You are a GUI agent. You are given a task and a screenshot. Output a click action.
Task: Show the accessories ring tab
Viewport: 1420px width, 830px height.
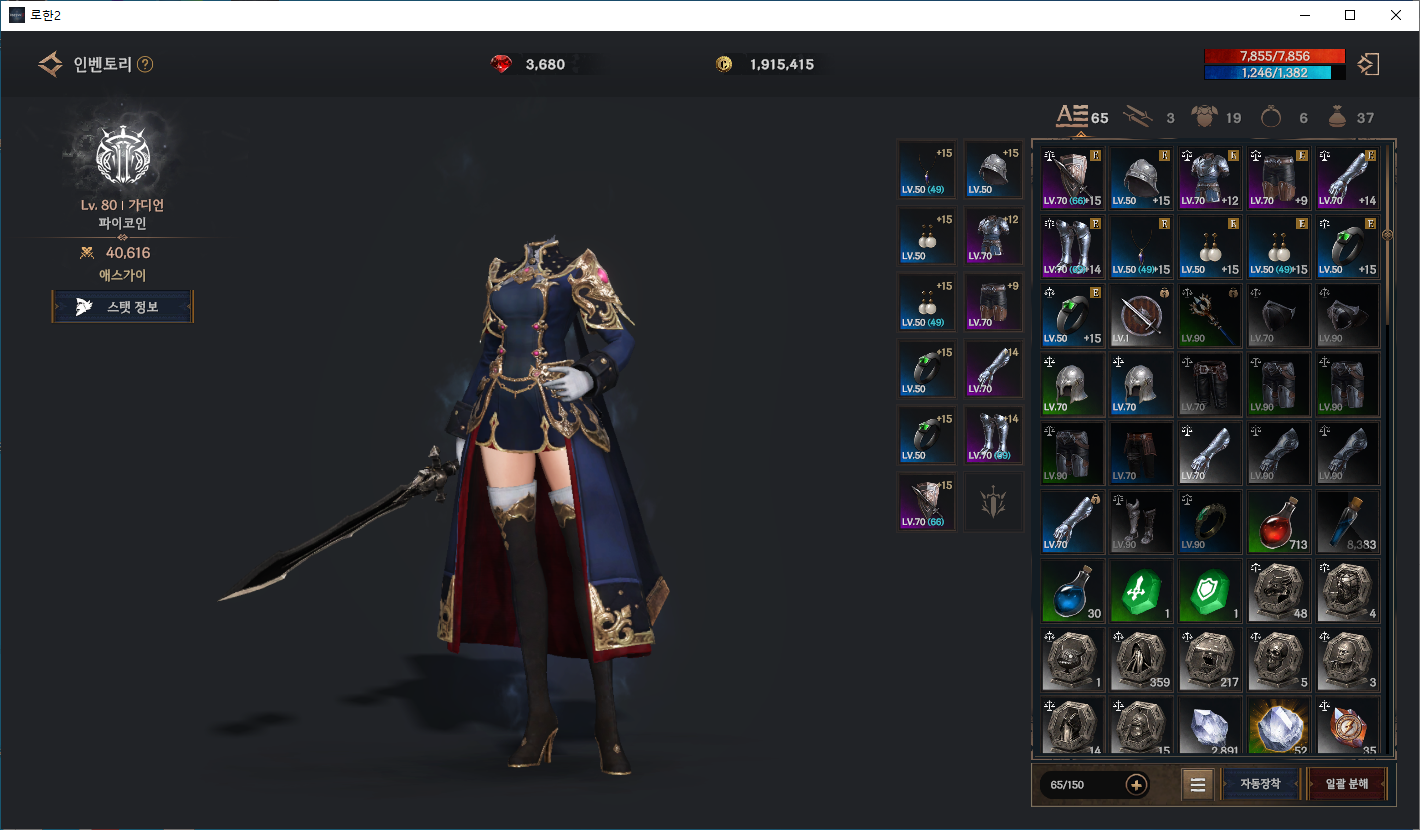(1271, 117)
